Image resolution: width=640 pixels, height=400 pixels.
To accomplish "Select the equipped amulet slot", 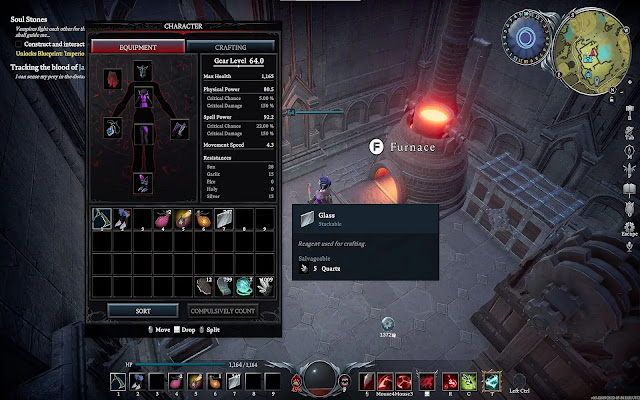I will pyautogui.click(x=112, y=128).
